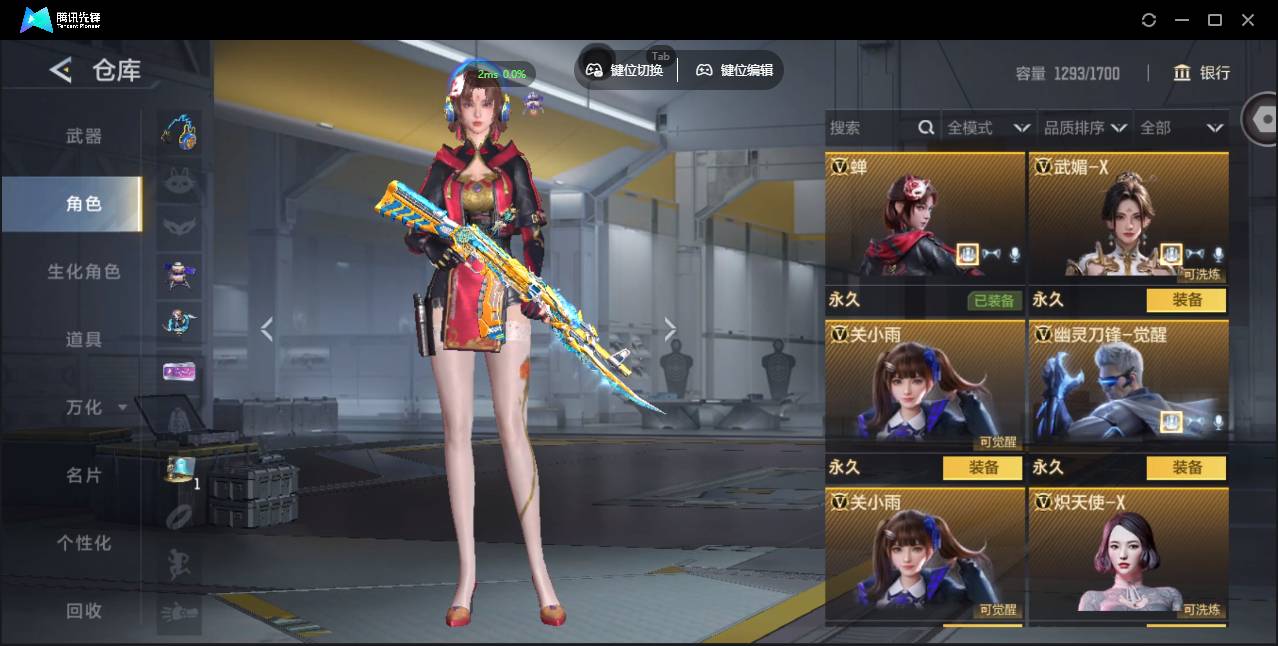Image resolution: width=1278 pixels, height=646 pixels.
Task: Open the 全部 filter dropdown
Action: click(1182, 128)
